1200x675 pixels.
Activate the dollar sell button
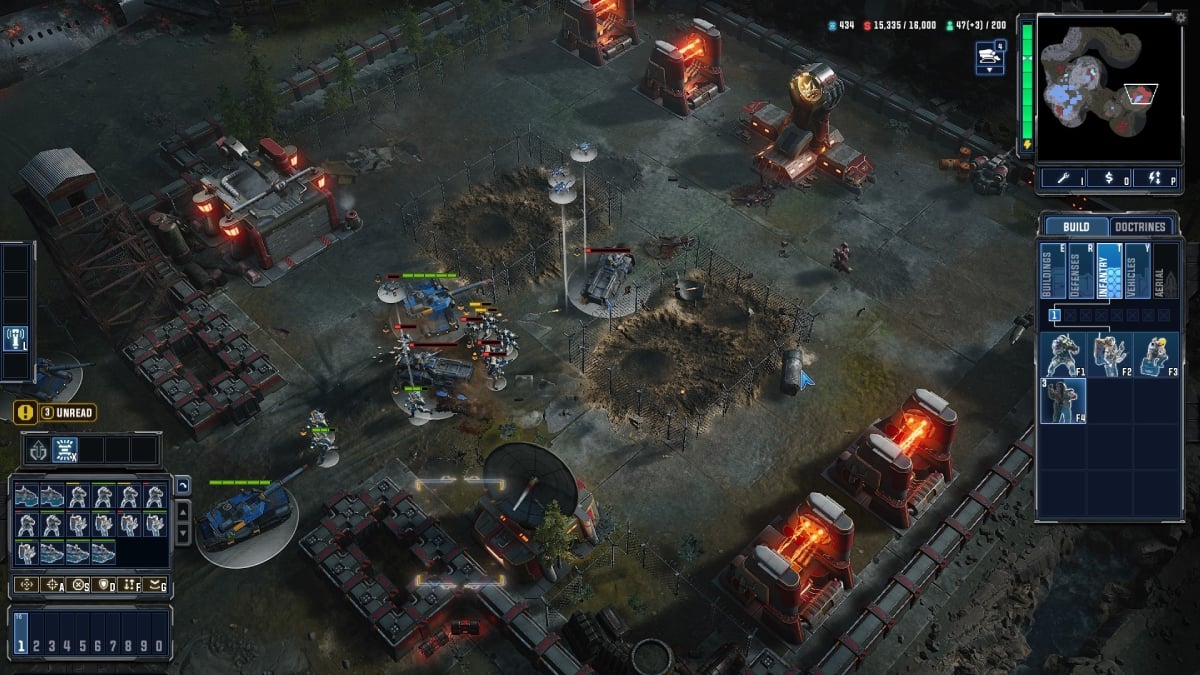1110,178
